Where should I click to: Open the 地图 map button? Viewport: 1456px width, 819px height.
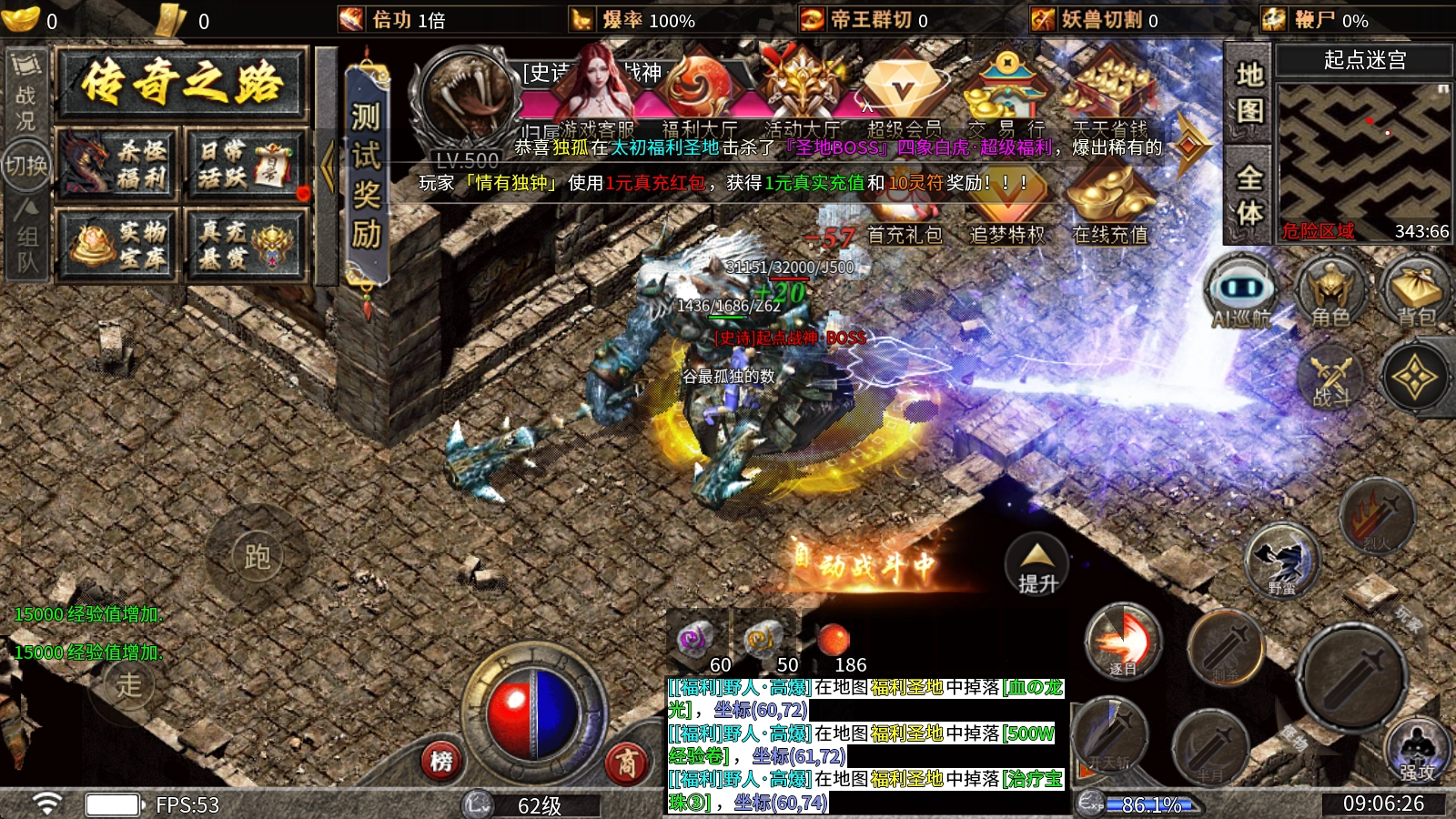point(1249,93)
